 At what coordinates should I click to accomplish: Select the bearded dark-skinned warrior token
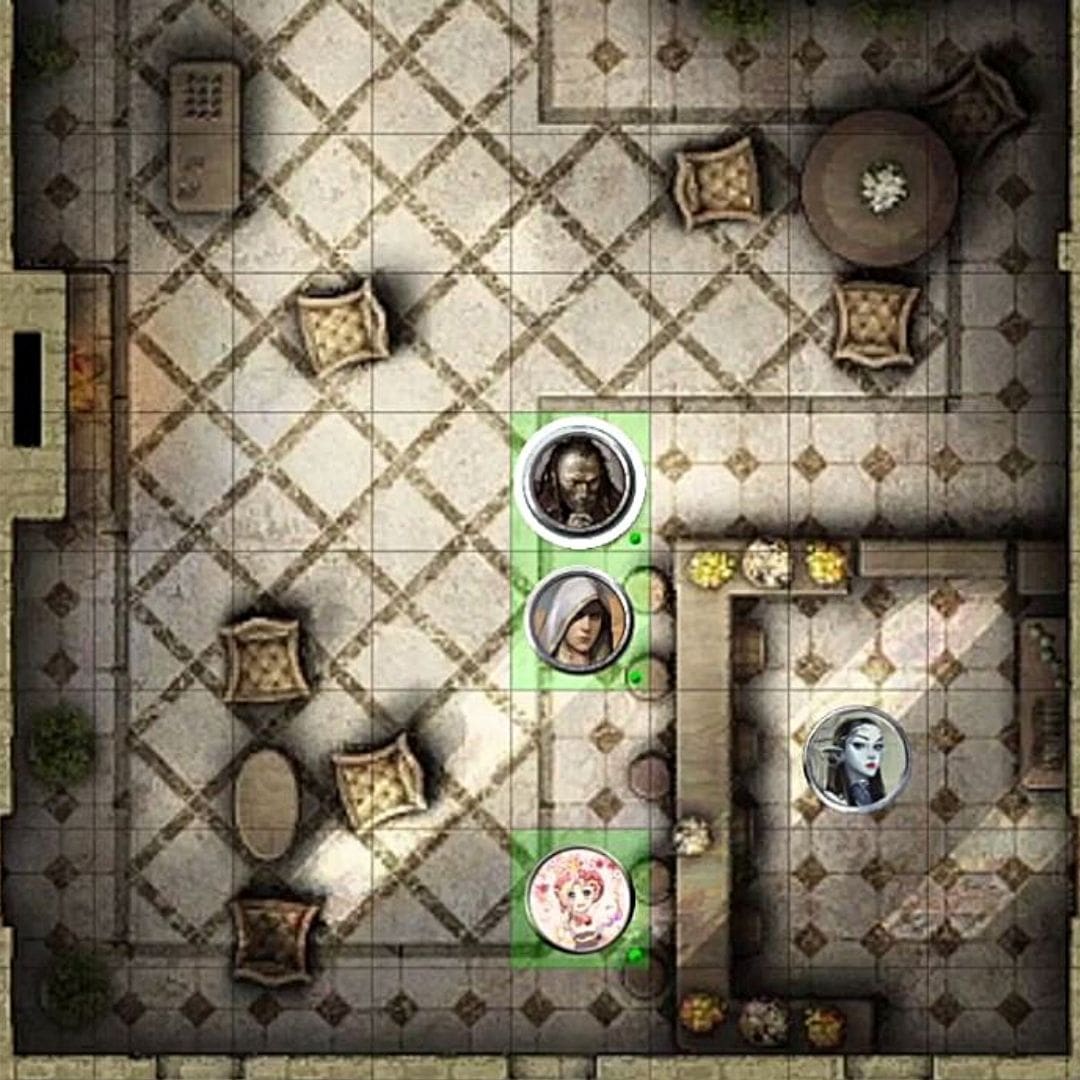(x=579, y=482)
